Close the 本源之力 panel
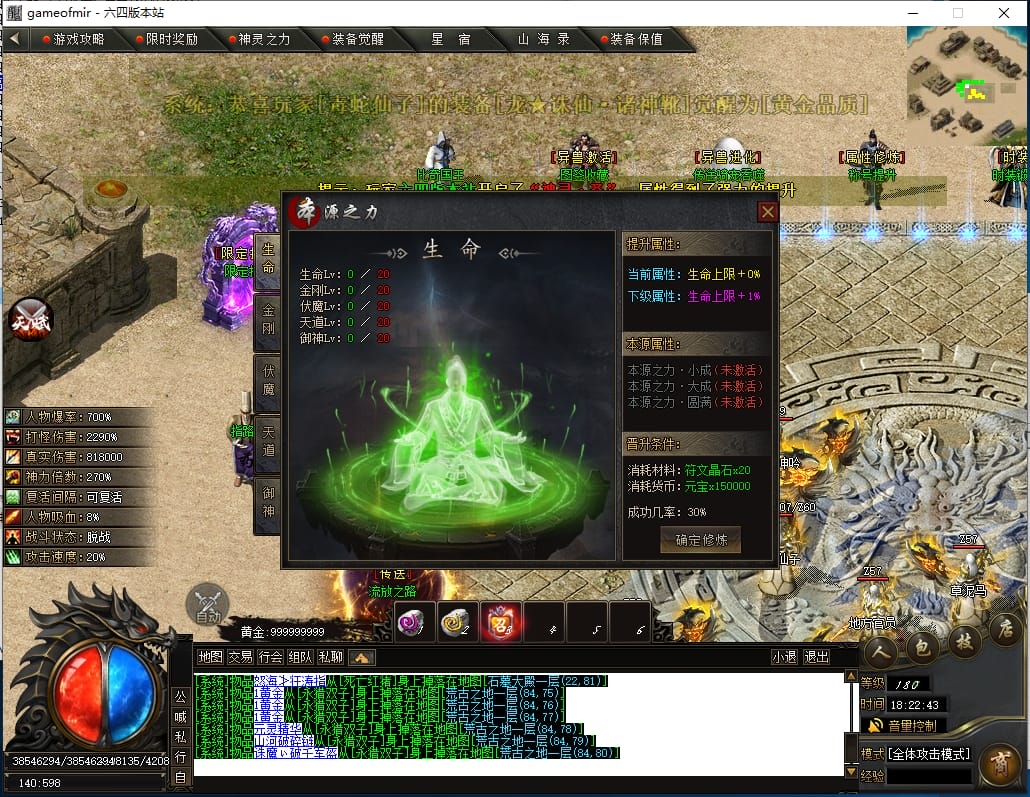1030x797 pixels. pyautogui.click(x=767, y=212)
